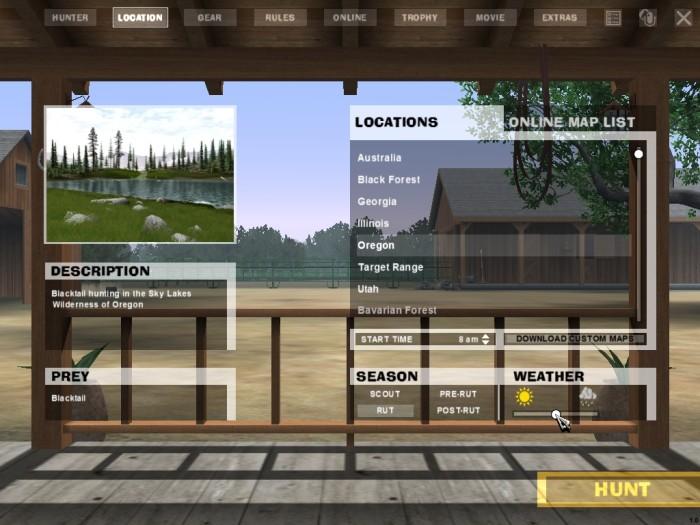Close the menu with the X button
The width and height of the screenshot is (700, 525).
pos(683,18)
